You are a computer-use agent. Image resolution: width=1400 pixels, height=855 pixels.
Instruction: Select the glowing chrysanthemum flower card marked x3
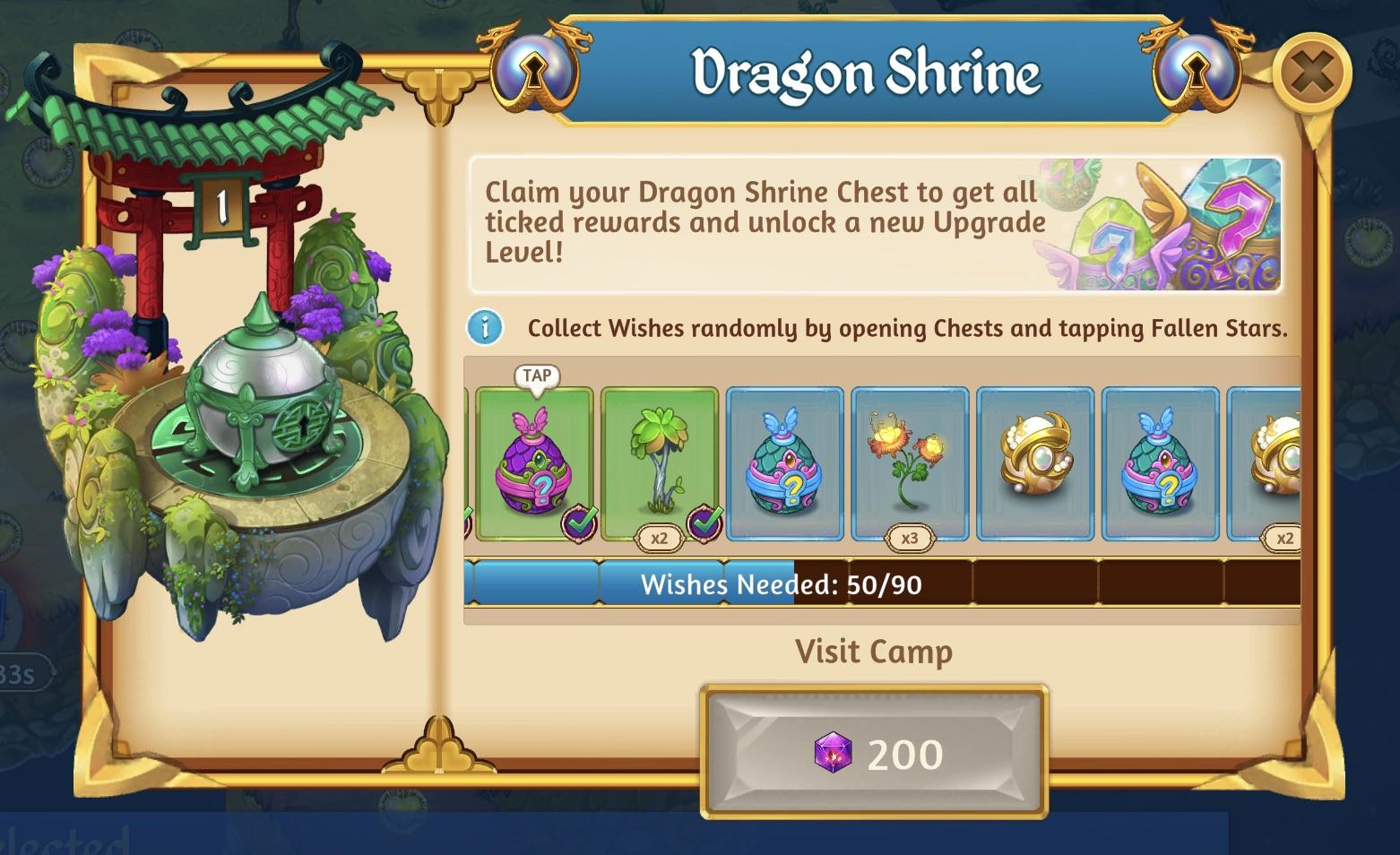pyautogui.click(x=911, y=457)
